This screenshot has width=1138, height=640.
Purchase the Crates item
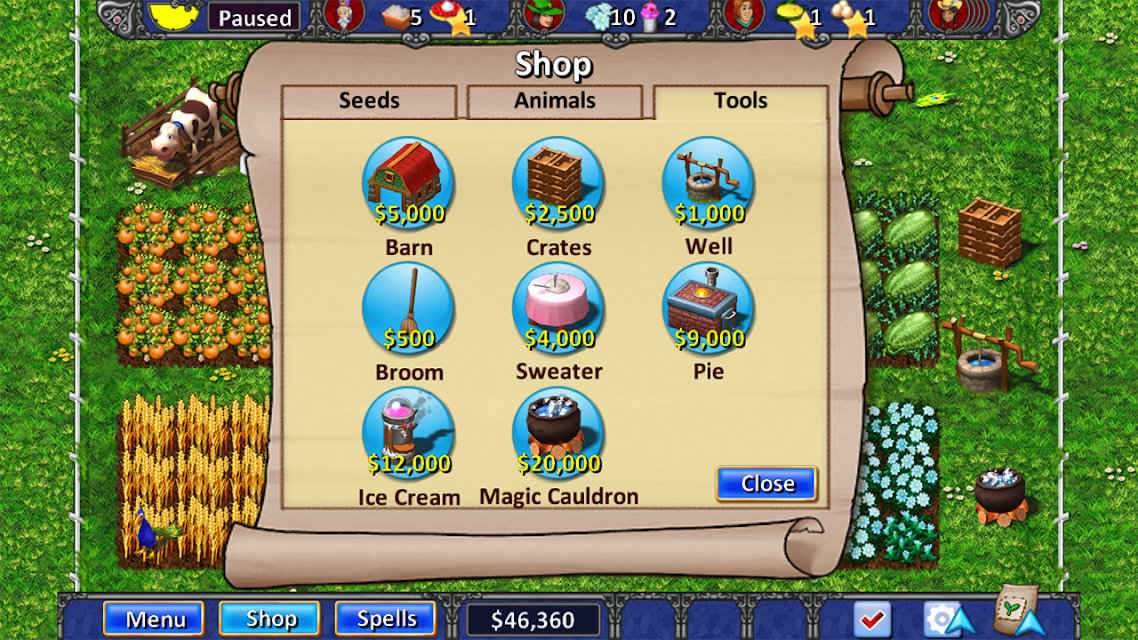(558, 183)
